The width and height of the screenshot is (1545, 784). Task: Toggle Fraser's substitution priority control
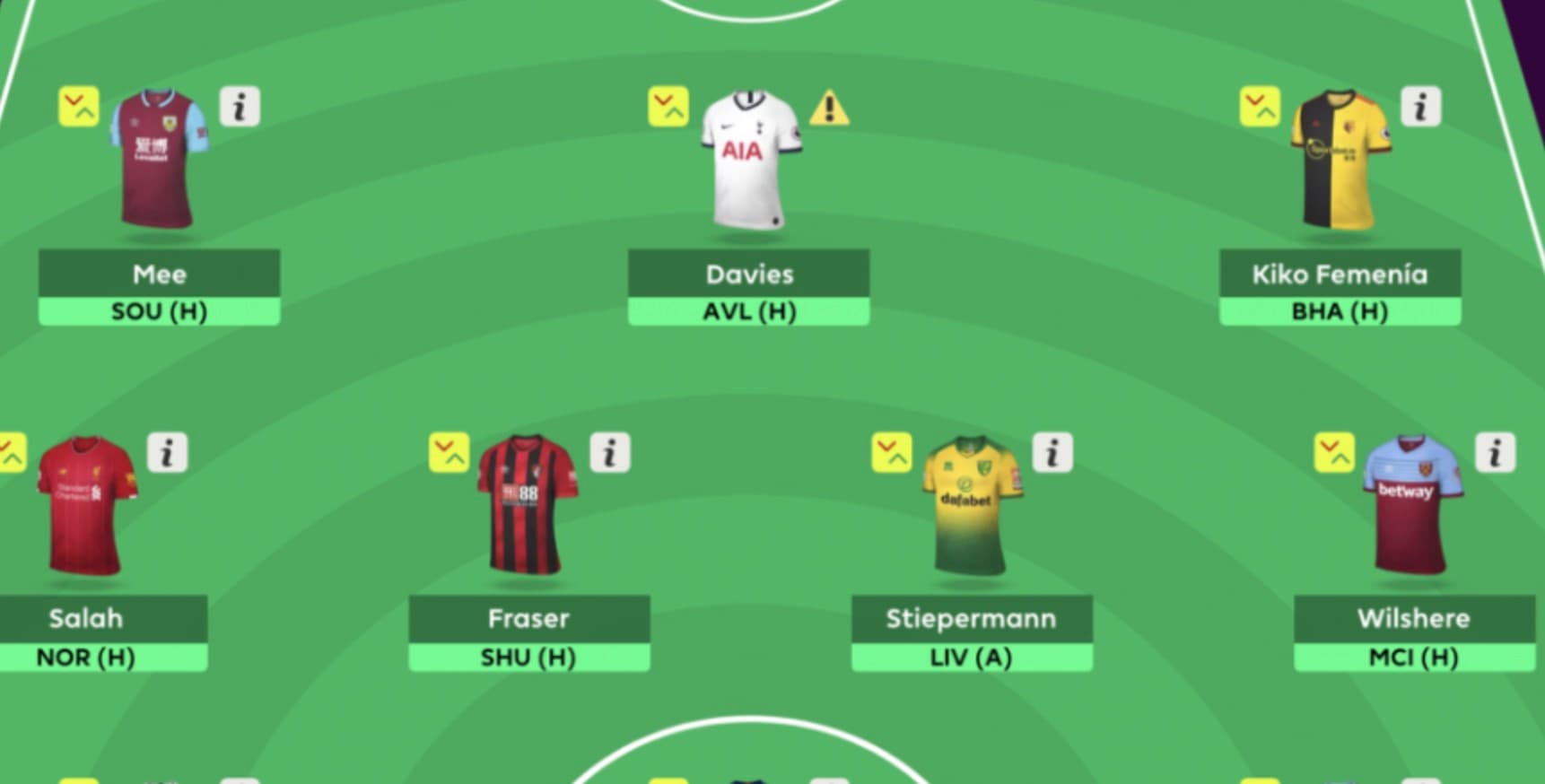tap(448, 453)
